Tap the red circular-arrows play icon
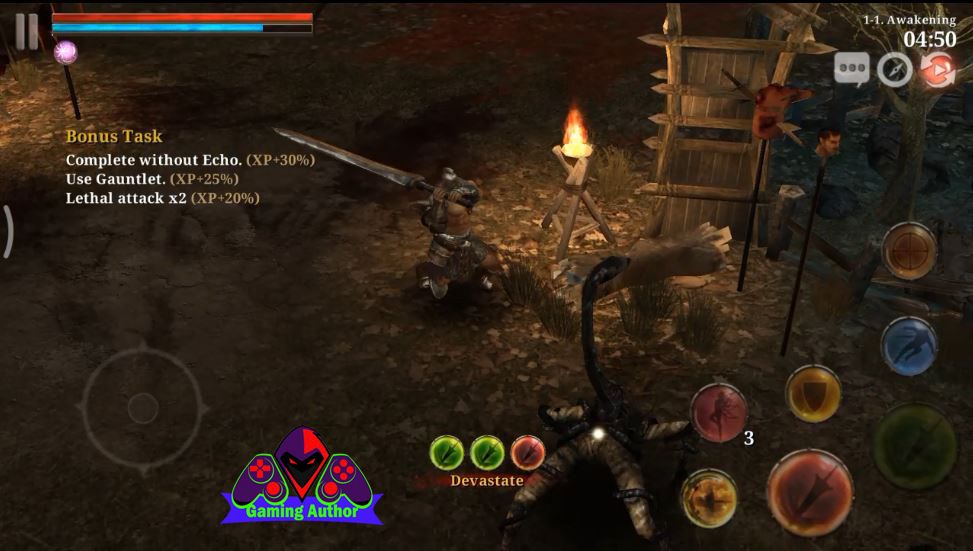The height and width of the screenshot is (551, 973). (x=937, y=70)
